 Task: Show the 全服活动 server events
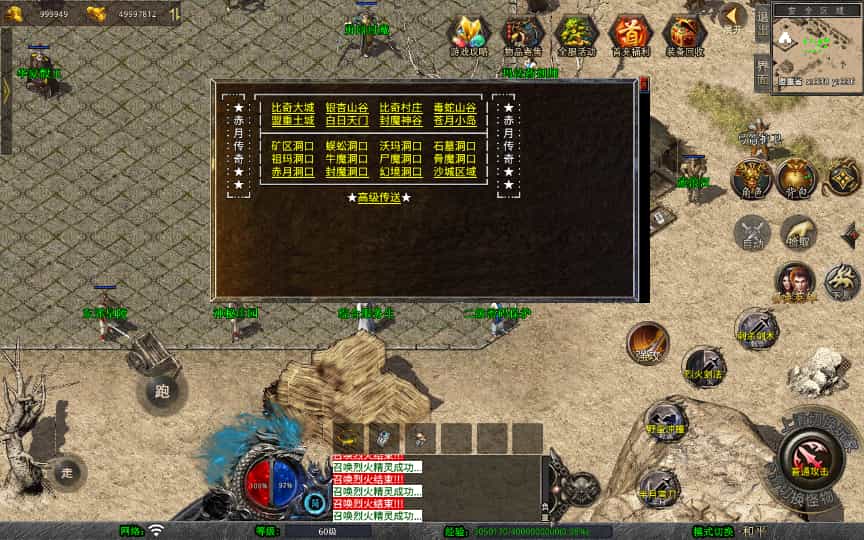(x=576, y=37)
